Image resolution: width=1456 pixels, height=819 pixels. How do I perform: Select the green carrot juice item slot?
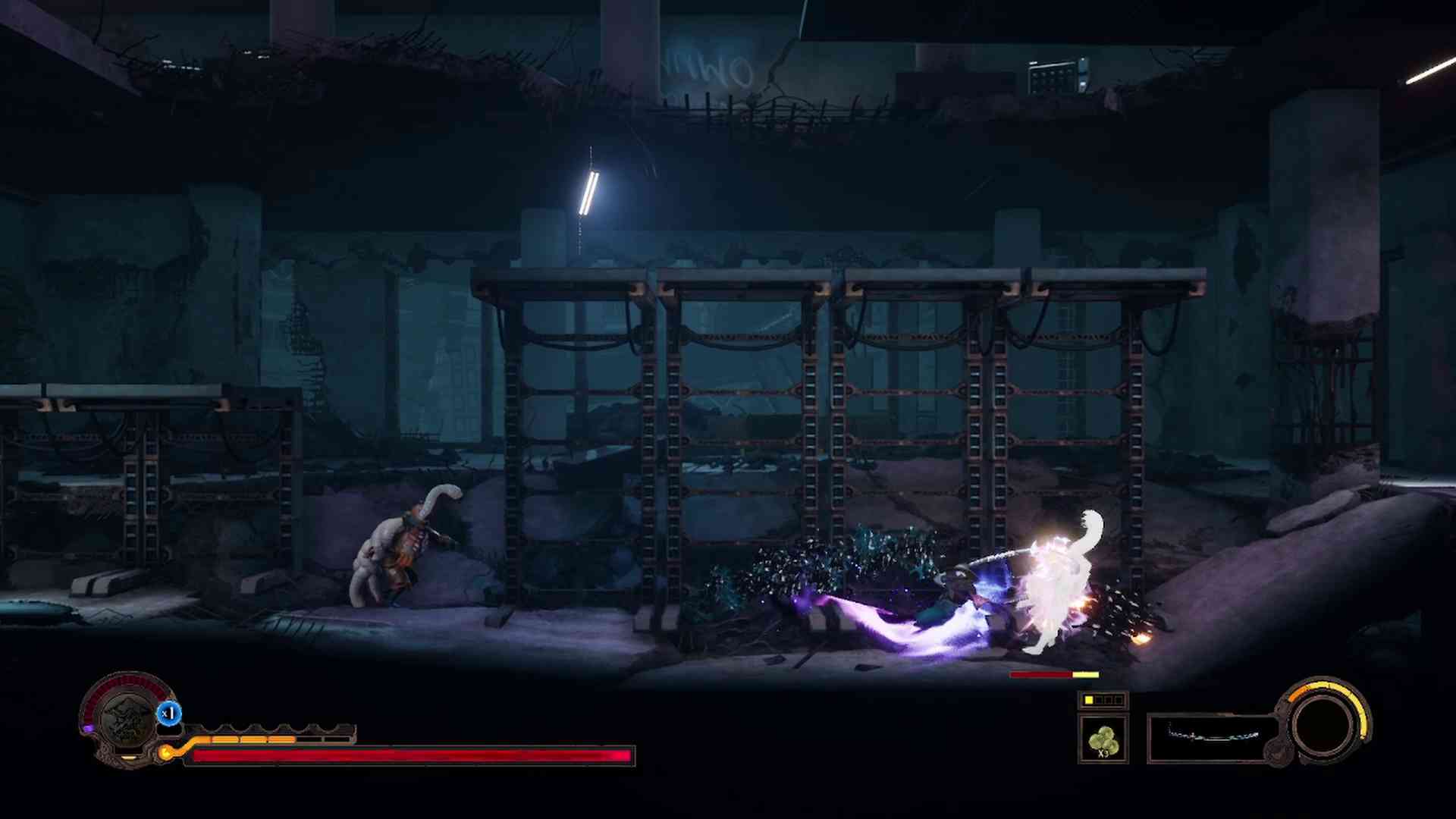(x=1103, y=739)
